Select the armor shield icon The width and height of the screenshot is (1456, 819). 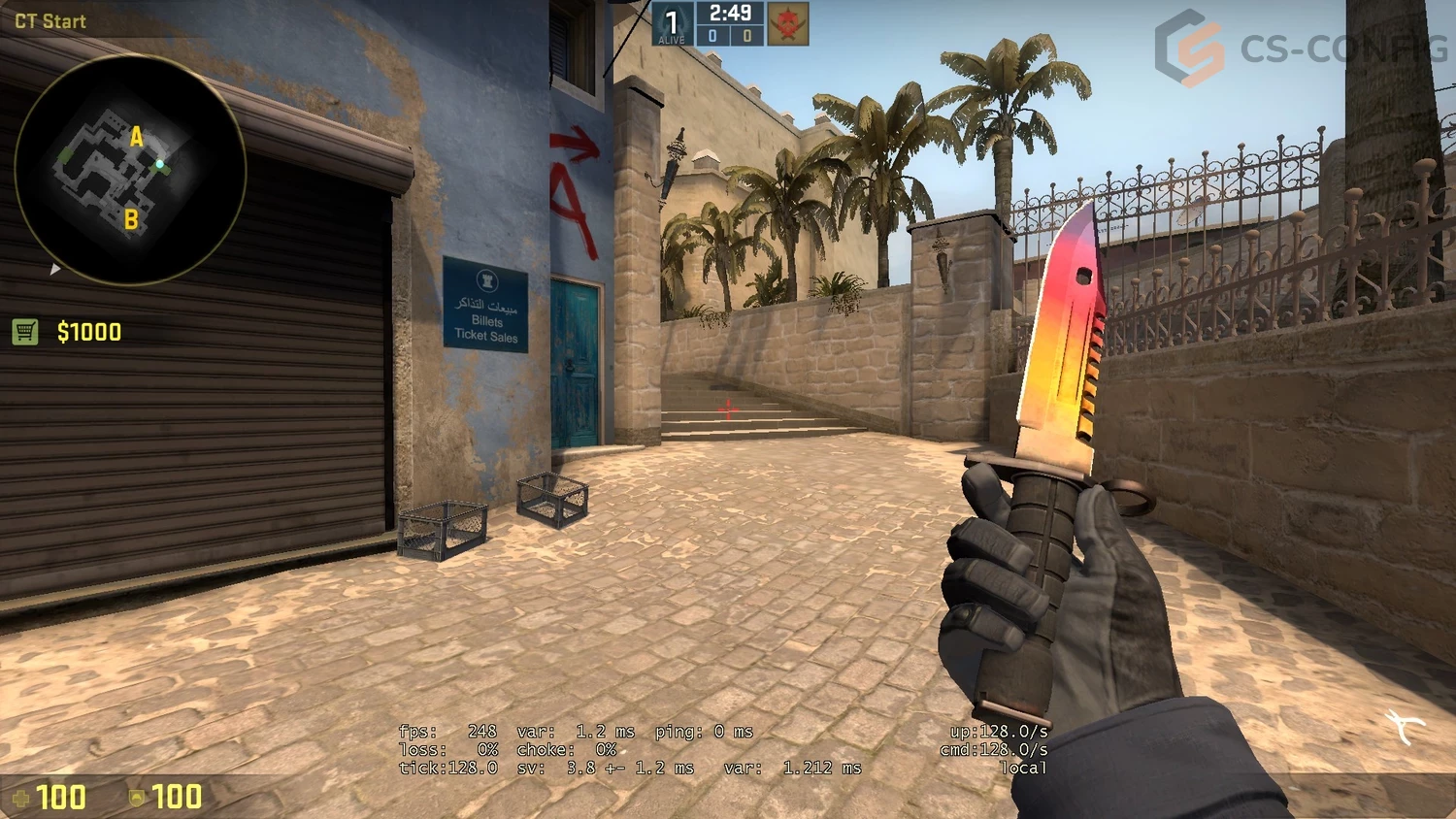(x=139, y=798)
